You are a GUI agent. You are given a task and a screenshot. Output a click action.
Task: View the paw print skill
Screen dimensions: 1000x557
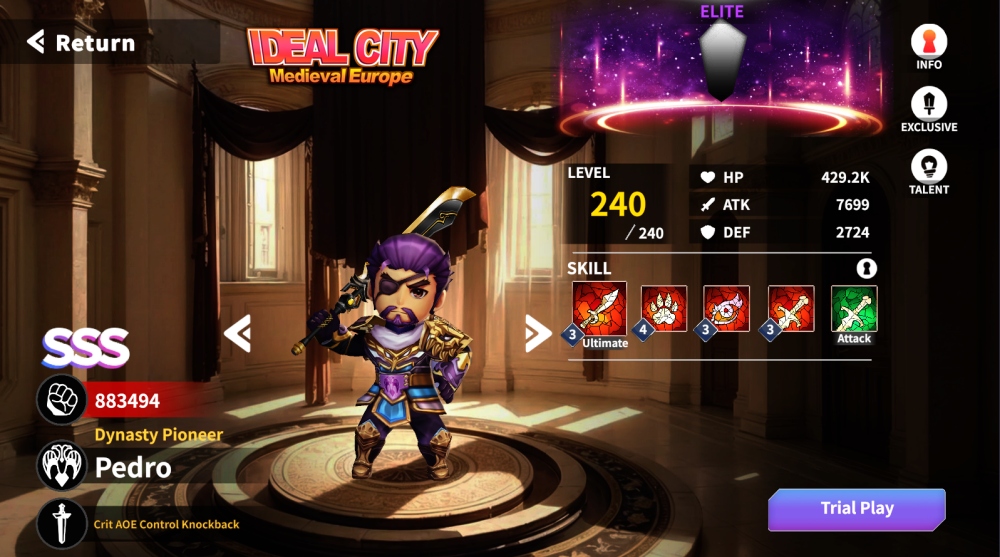pos(664,309)
